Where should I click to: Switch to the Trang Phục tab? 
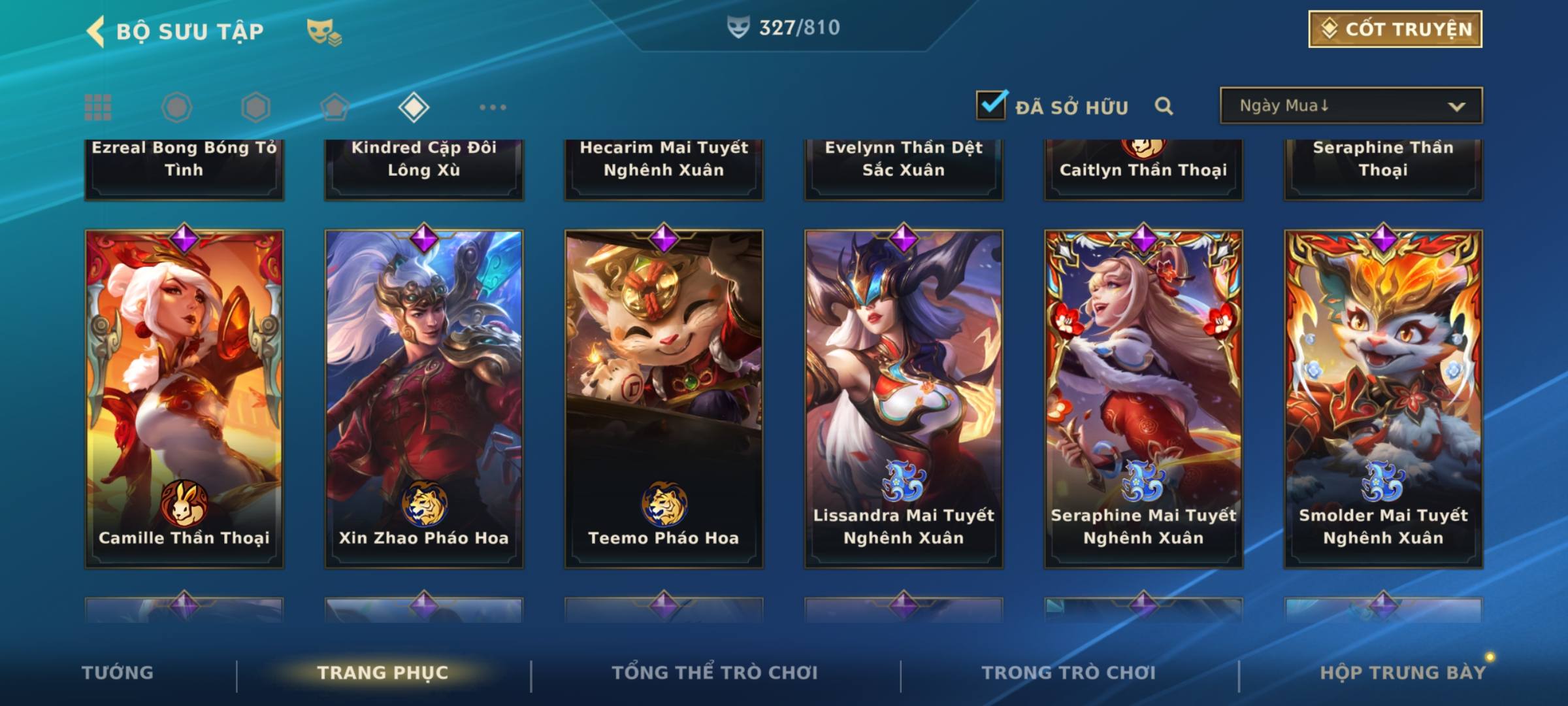(x=383, y=673)
